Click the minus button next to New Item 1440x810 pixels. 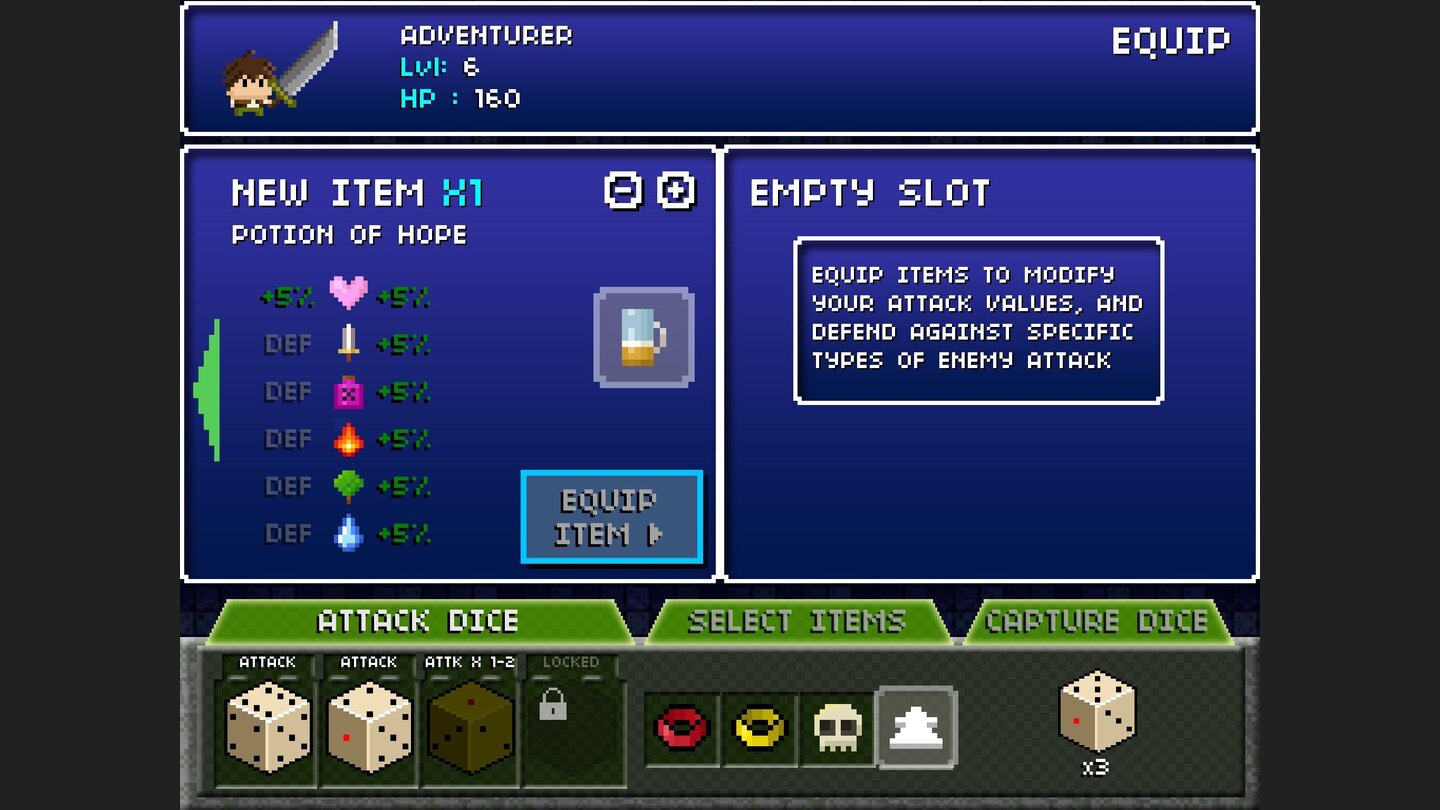[x=621, y=192]
